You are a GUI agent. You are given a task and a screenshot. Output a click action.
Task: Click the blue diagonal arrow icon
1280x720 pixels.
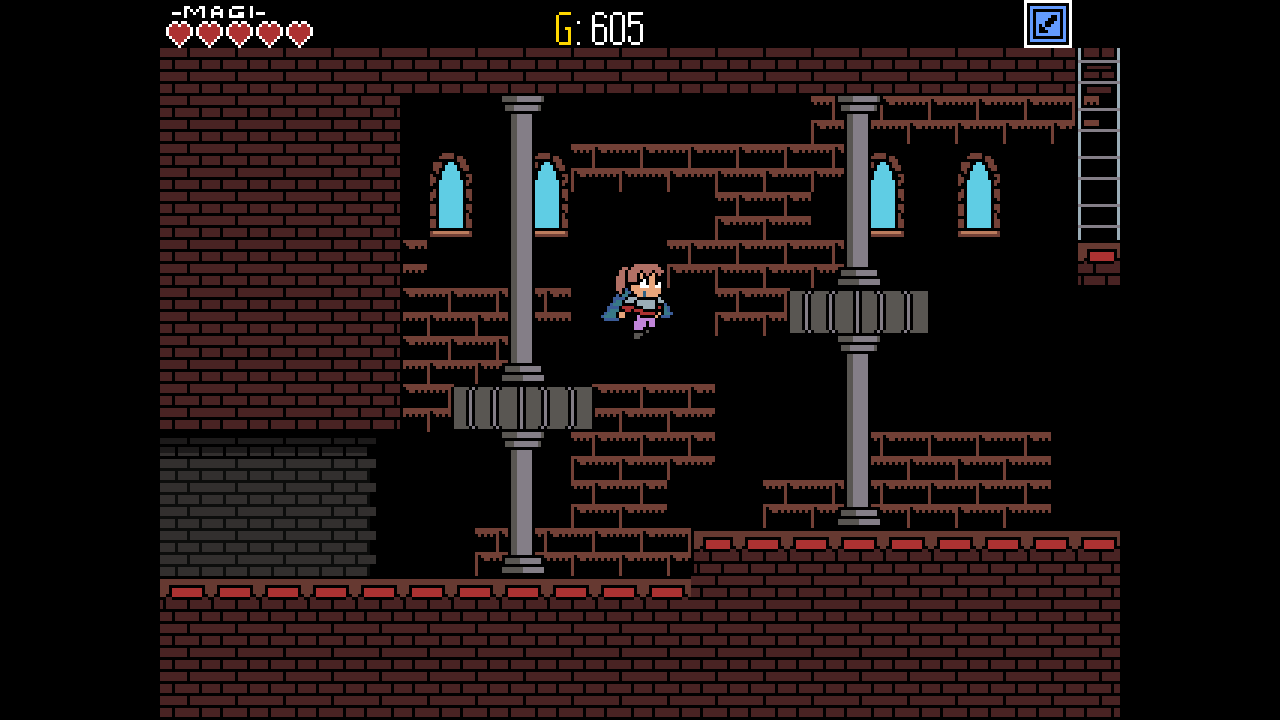(1047, 24)
